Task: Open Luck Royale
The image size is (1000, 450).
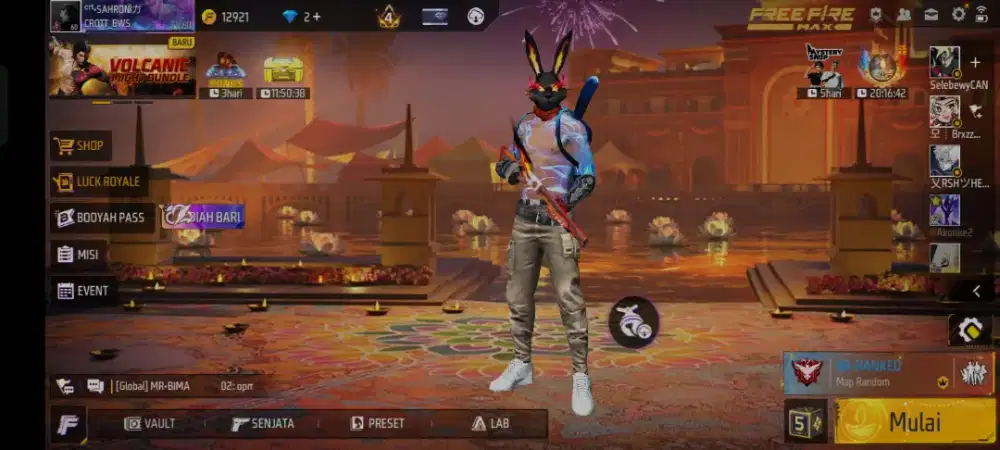Action: click(x=98, y=182)
